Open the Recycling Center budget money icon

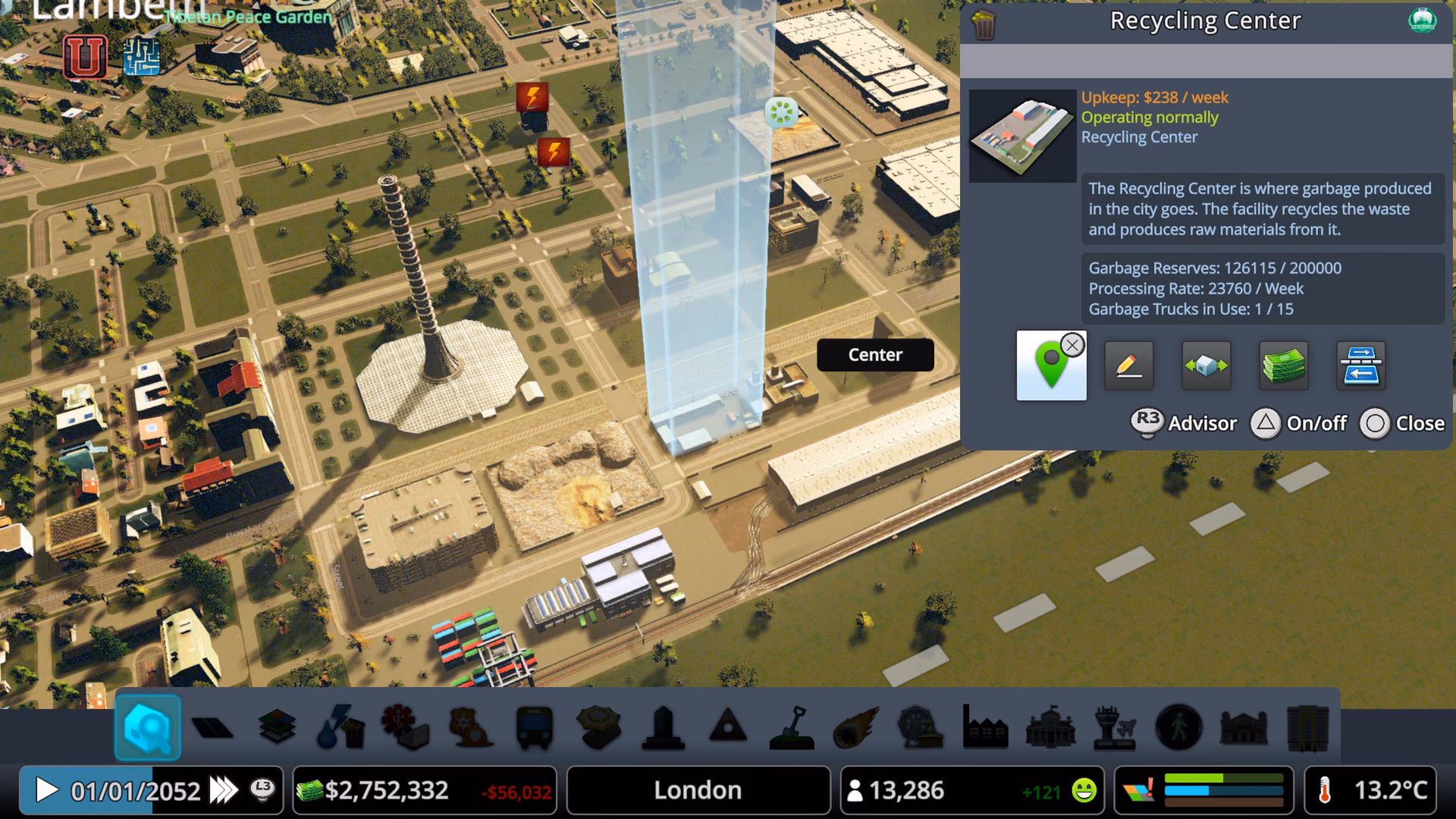point(1284,366)
